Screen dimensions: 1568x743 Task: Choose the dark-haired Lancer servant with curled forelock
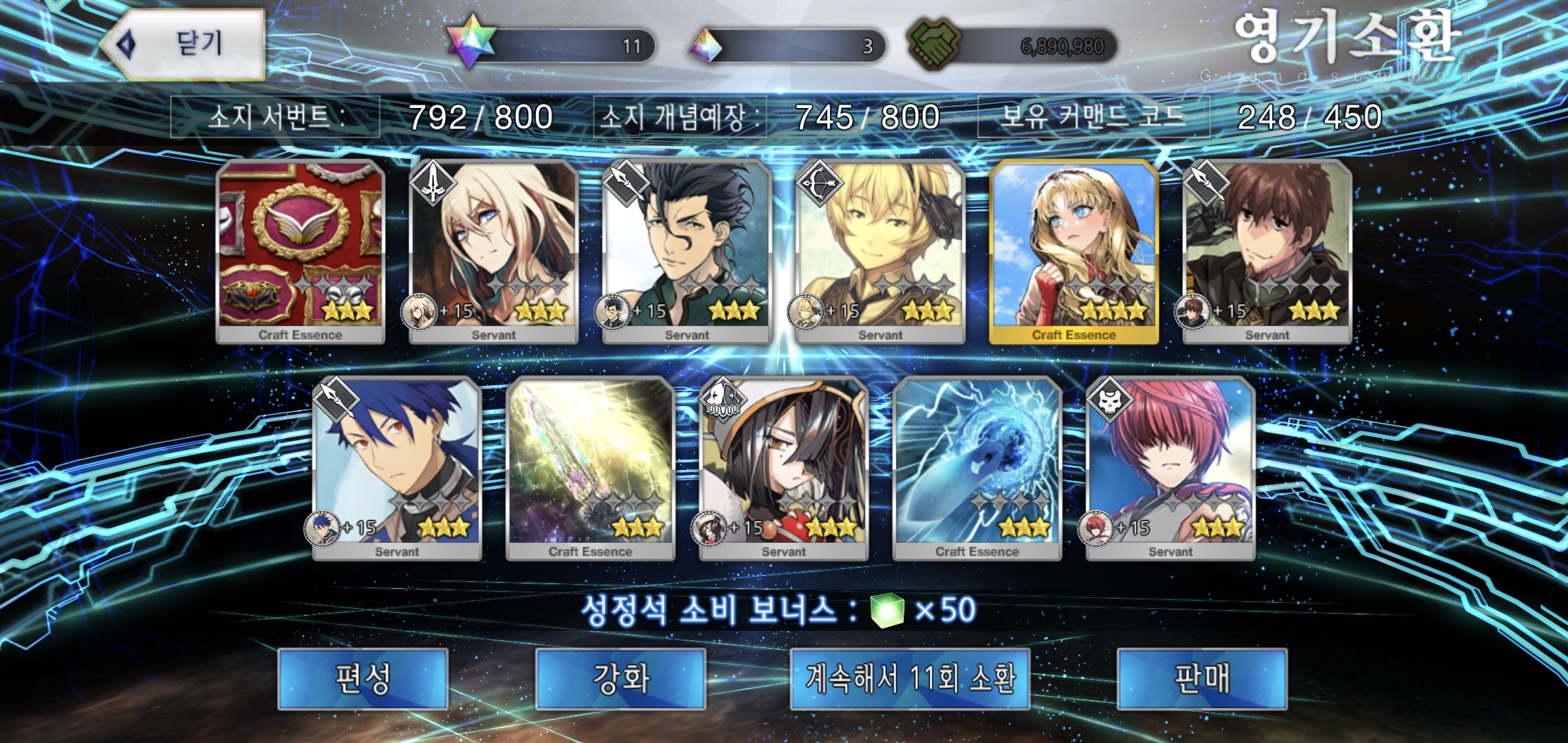point(686,251)
